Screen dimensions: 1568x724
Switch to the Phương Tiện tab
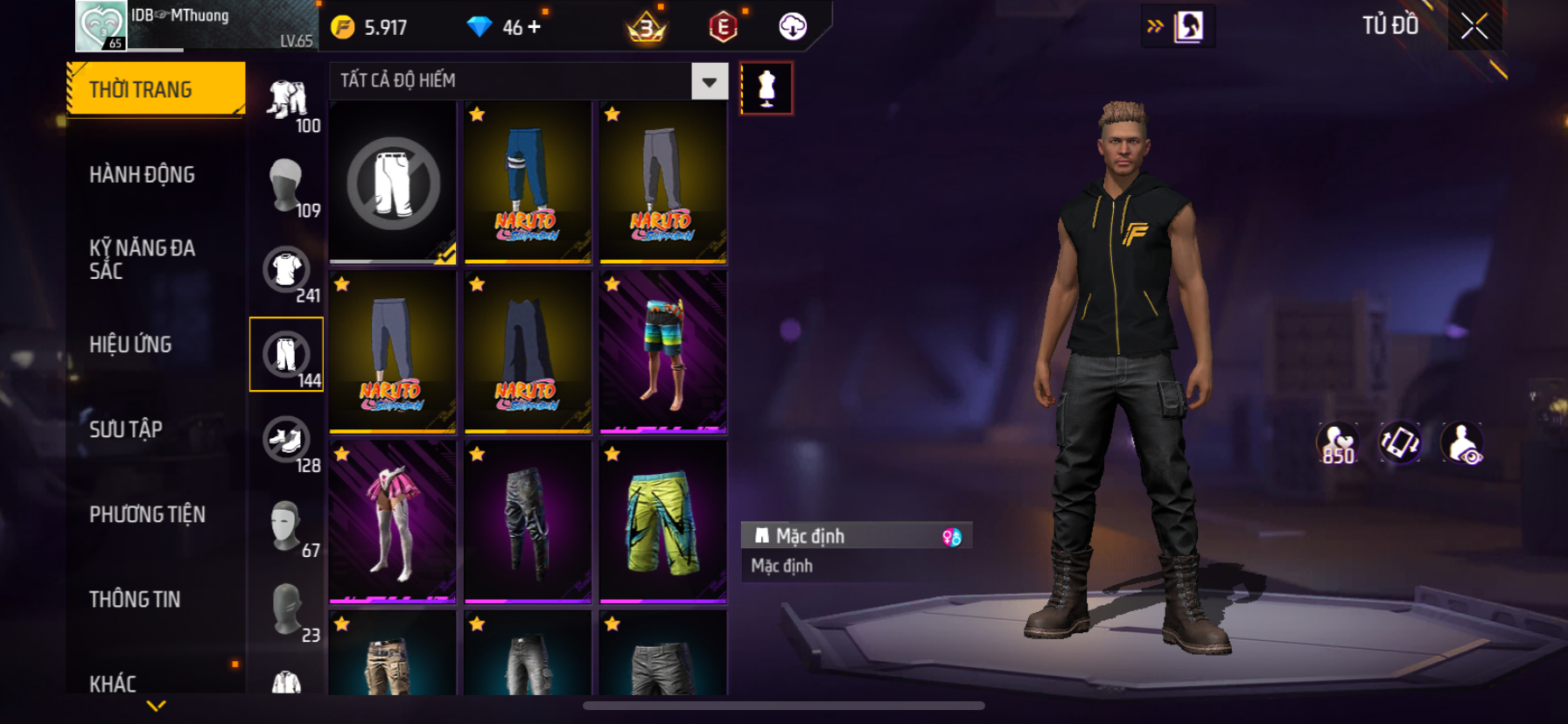[x=147, y=514]
